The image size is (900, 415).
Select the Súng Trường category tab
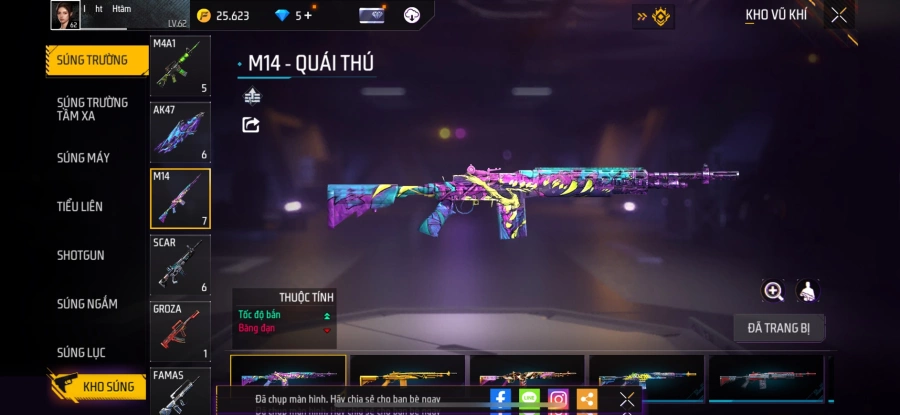click(93, 60)
